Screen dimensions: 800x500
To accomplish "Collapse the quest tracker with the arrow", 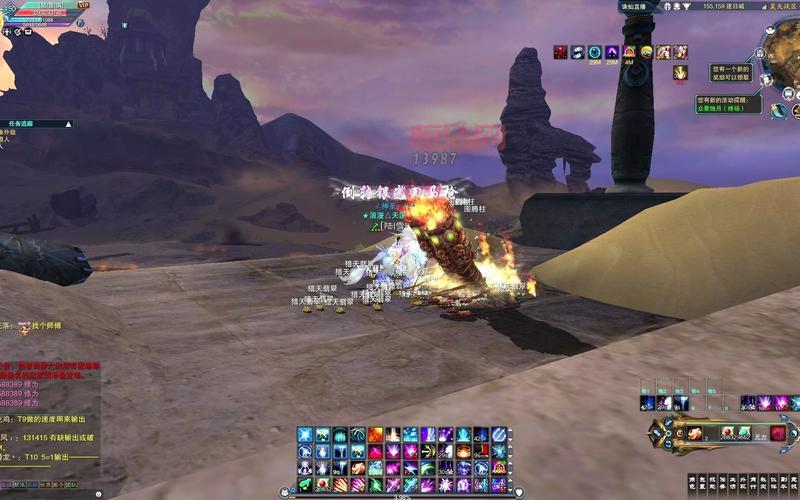I will coord(68,124).
